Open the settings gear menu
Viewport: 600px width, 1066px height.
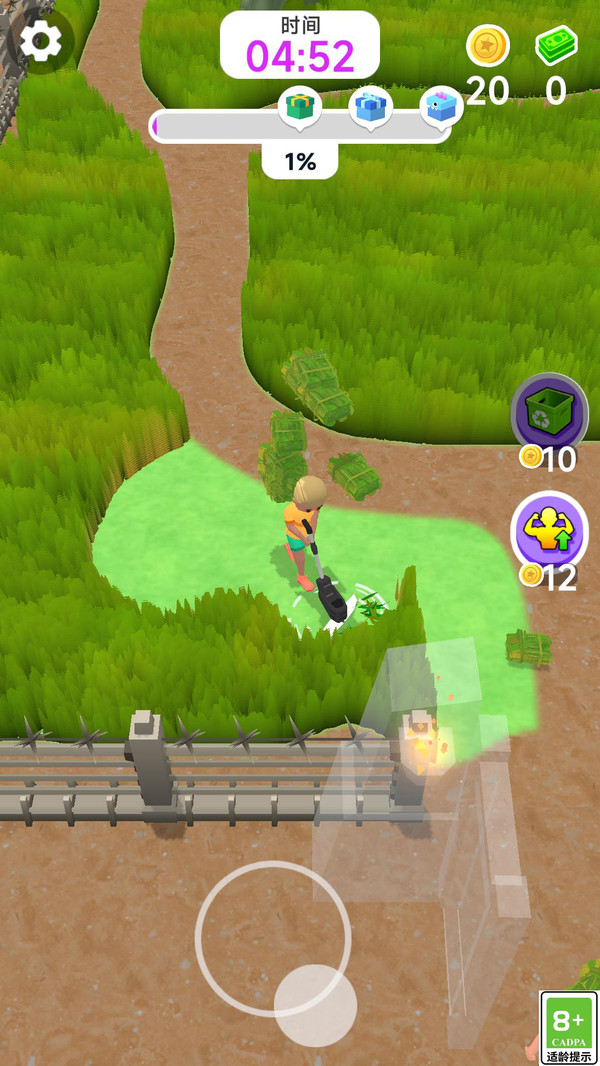[x=41, y=40]
